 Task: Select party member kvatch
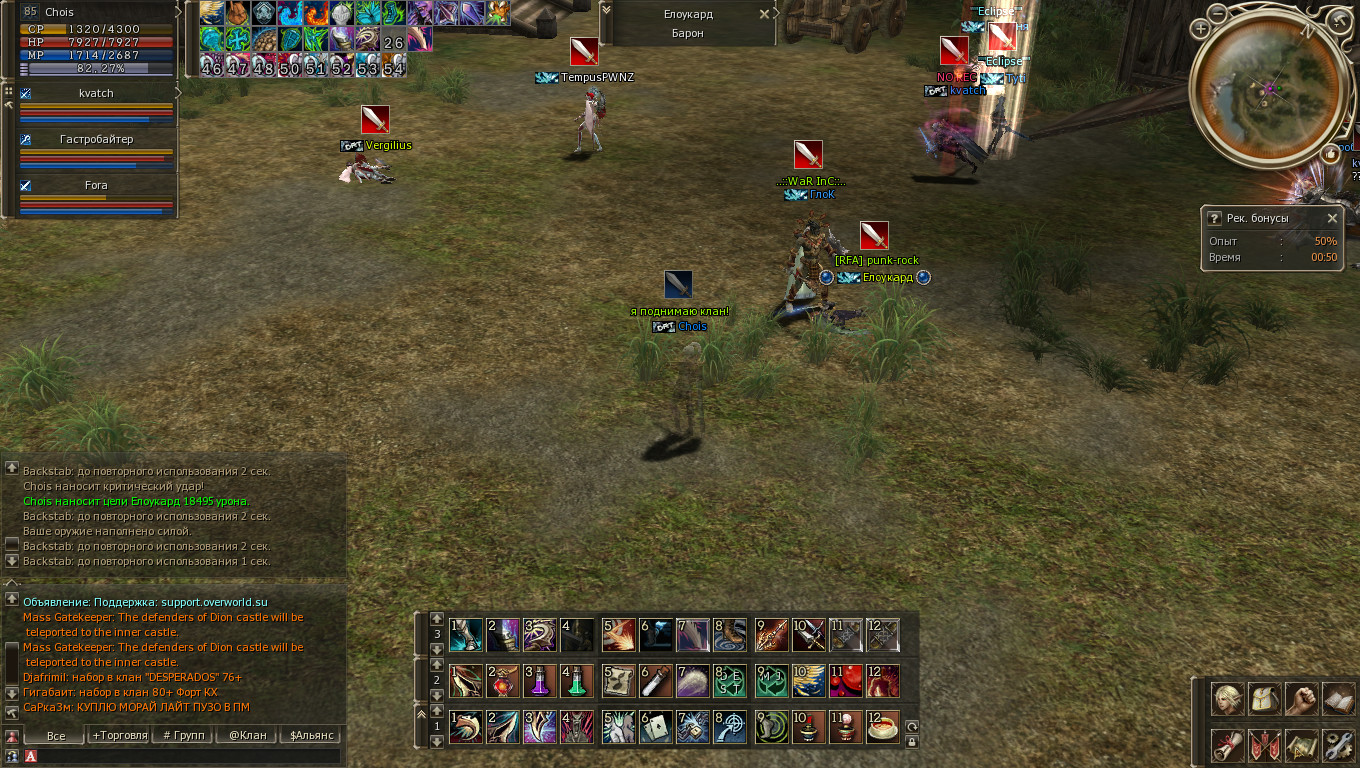(x=97, y=93)
